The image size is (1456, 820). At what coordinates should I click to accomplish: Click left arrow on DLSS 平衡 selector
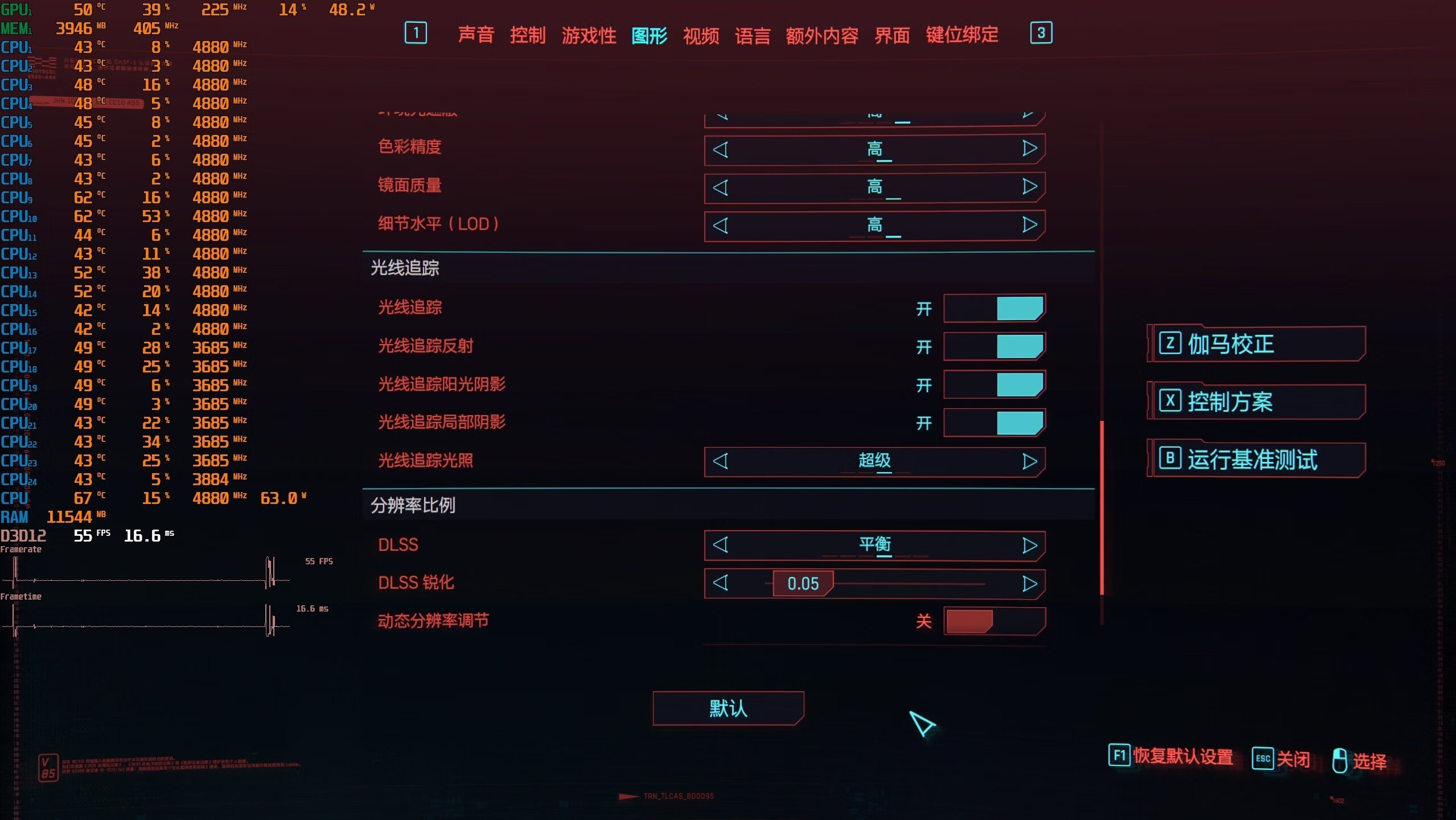pyautogui.click(x=722, y=545)
